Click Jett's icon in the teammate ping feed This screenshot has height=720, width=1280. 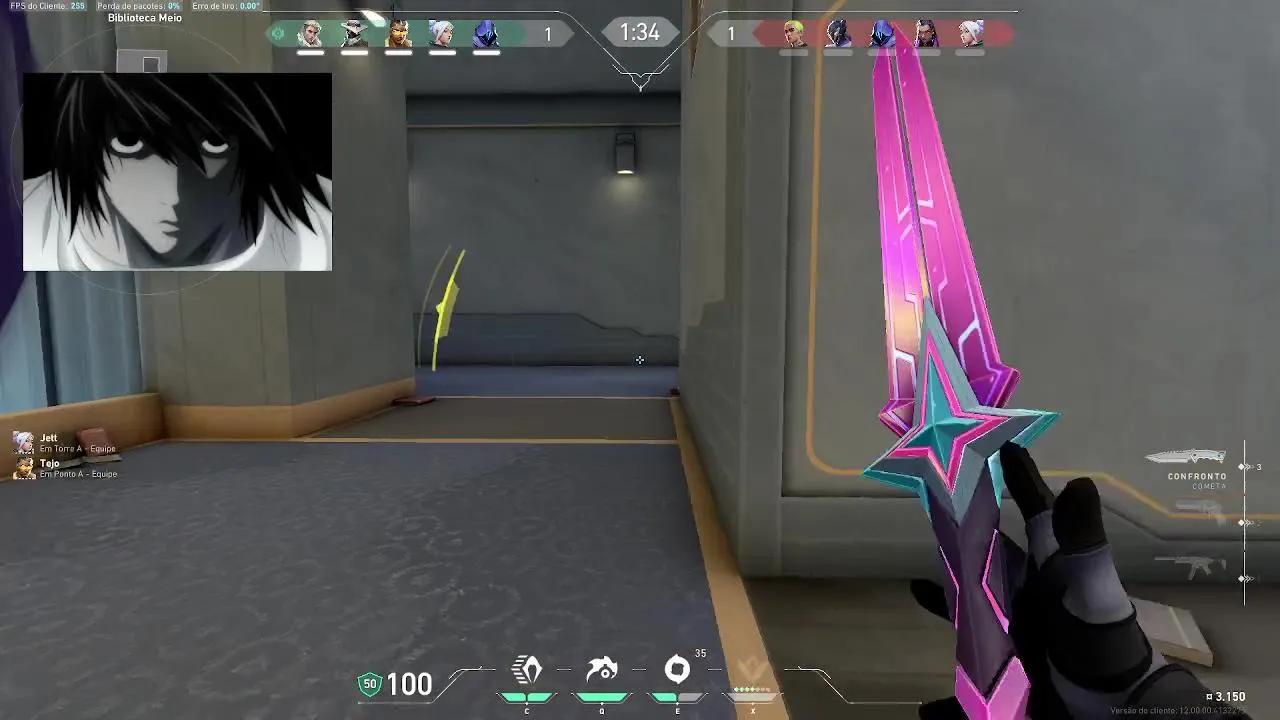[22, 440]
